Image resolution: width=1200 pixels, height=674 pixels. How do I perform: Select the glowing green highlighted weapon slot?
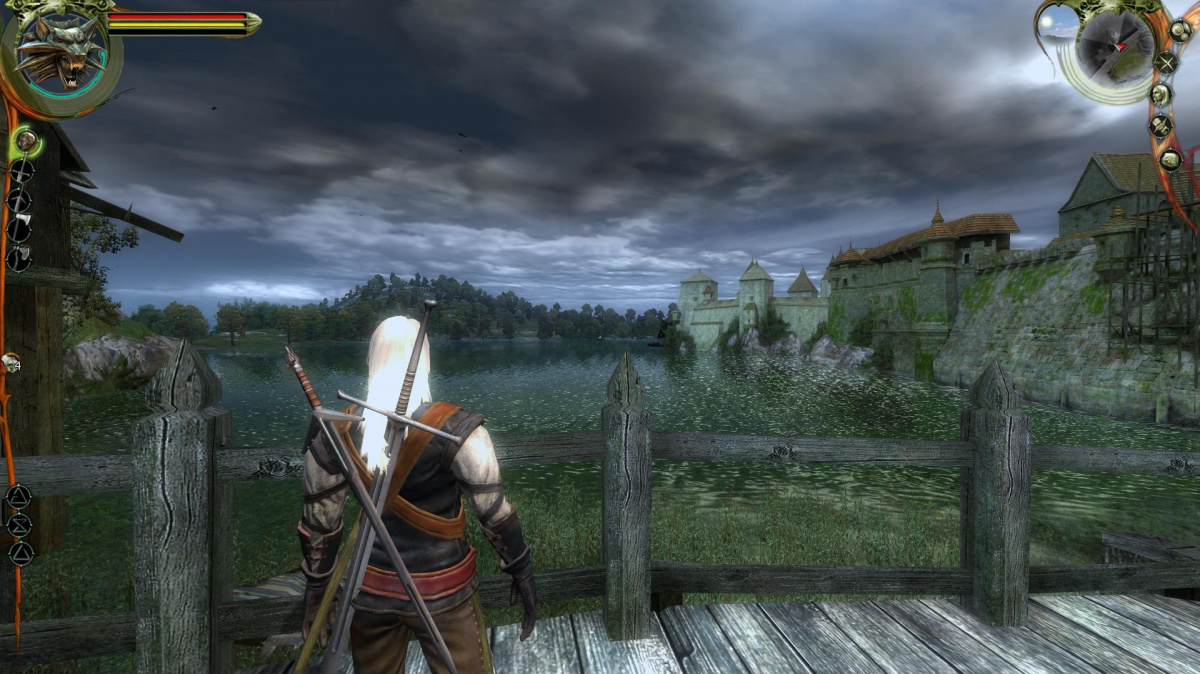[x=26, y=142]
